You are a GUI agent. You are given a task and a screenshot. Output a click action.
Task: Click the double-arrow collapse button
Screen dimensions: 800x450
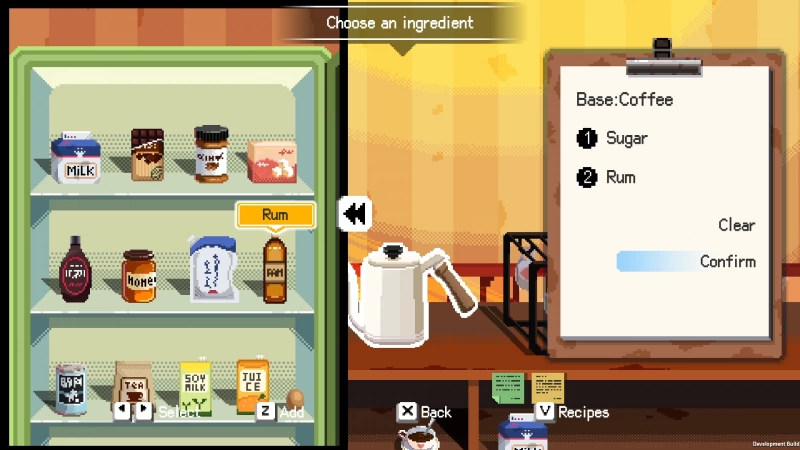(x=354, y=213)
